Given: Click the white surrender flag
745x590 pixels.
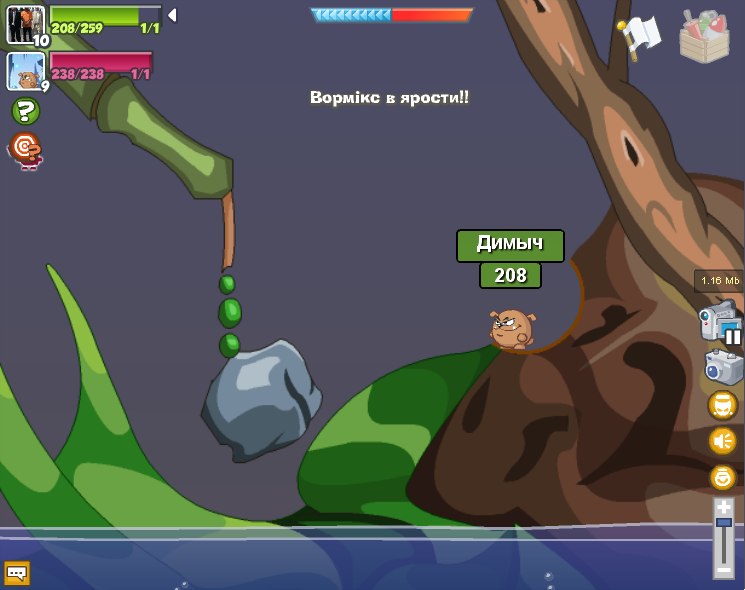Looking at the screenshot, I should tap(640, 35).
